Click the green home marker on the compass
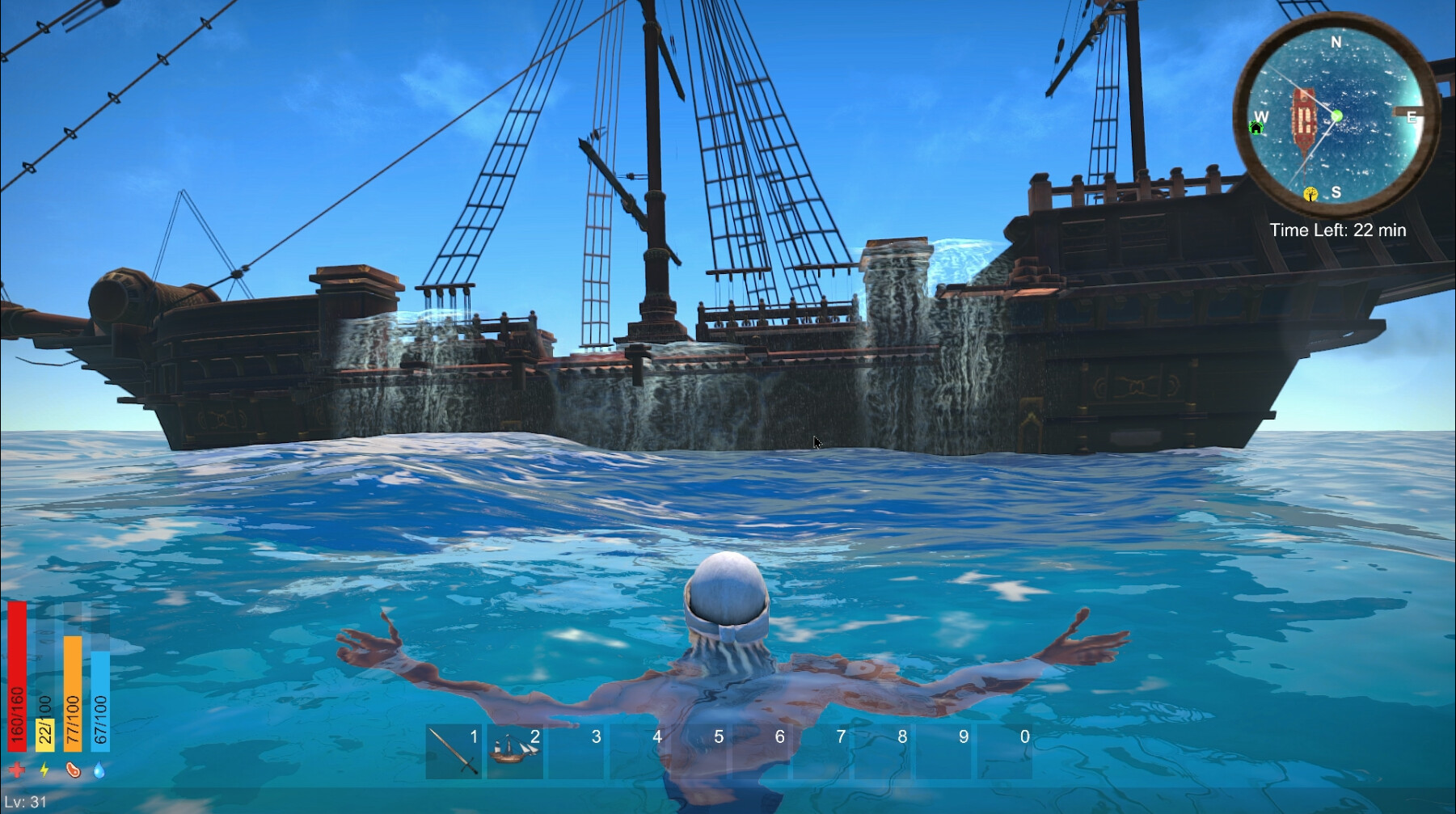The width and height of the screenshot is (1456, 814). tap(1256, 129)
